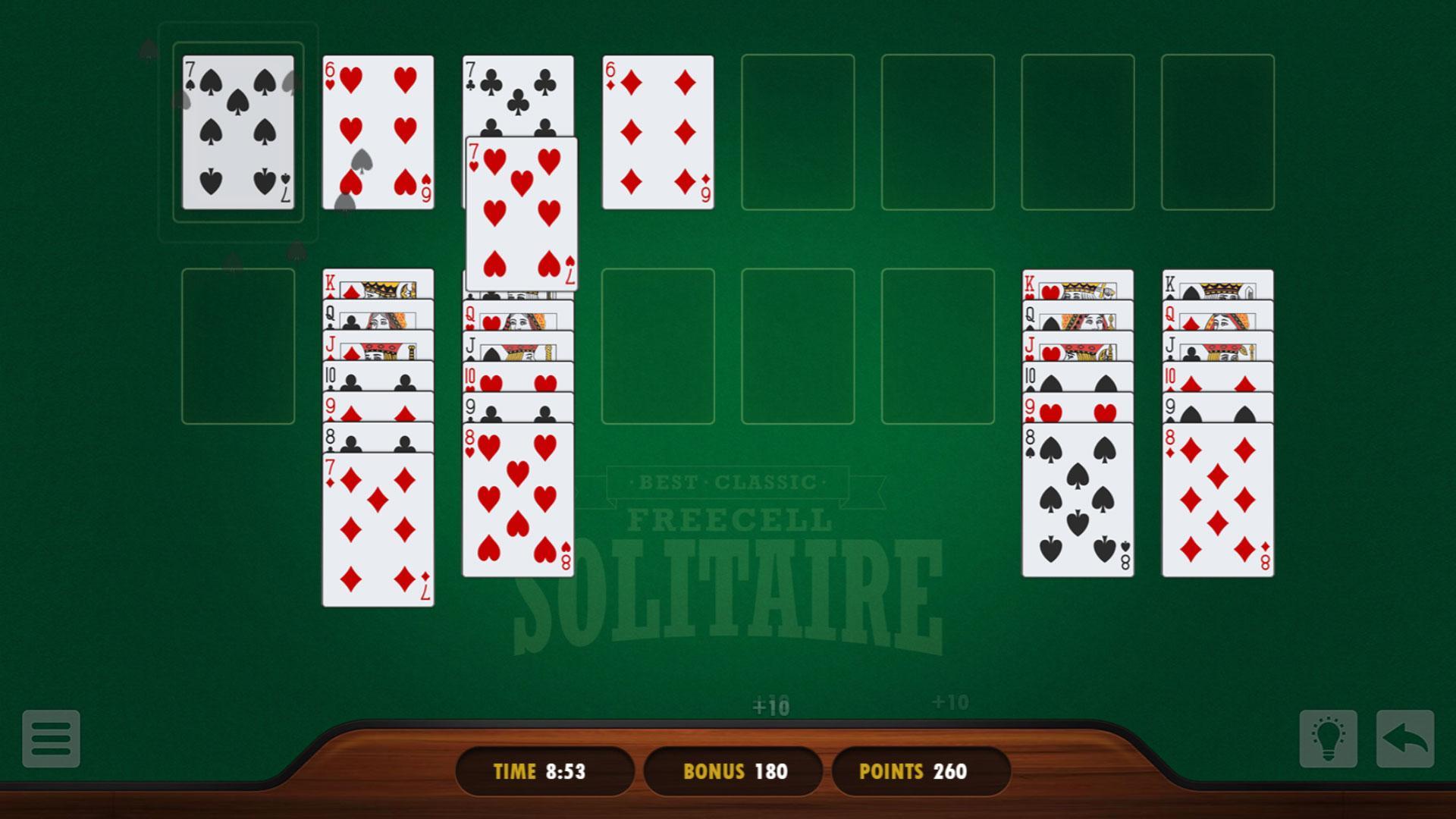Click the TIME display showing 8:53
Image resolution: width=1456 pixels, height=819 pixels.
coord(543,770)
